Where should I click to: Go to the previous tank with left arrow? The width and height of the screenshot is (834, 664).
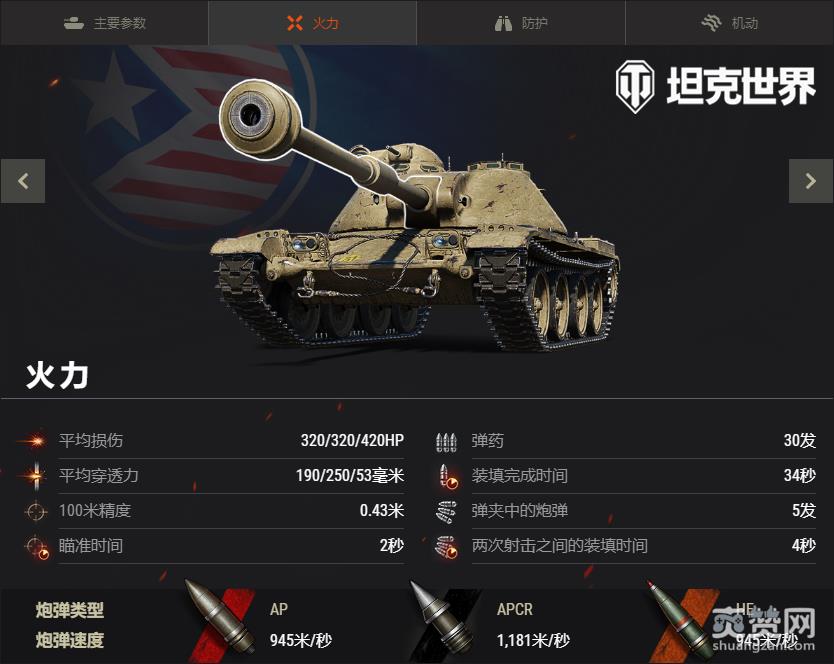point(23,181)
